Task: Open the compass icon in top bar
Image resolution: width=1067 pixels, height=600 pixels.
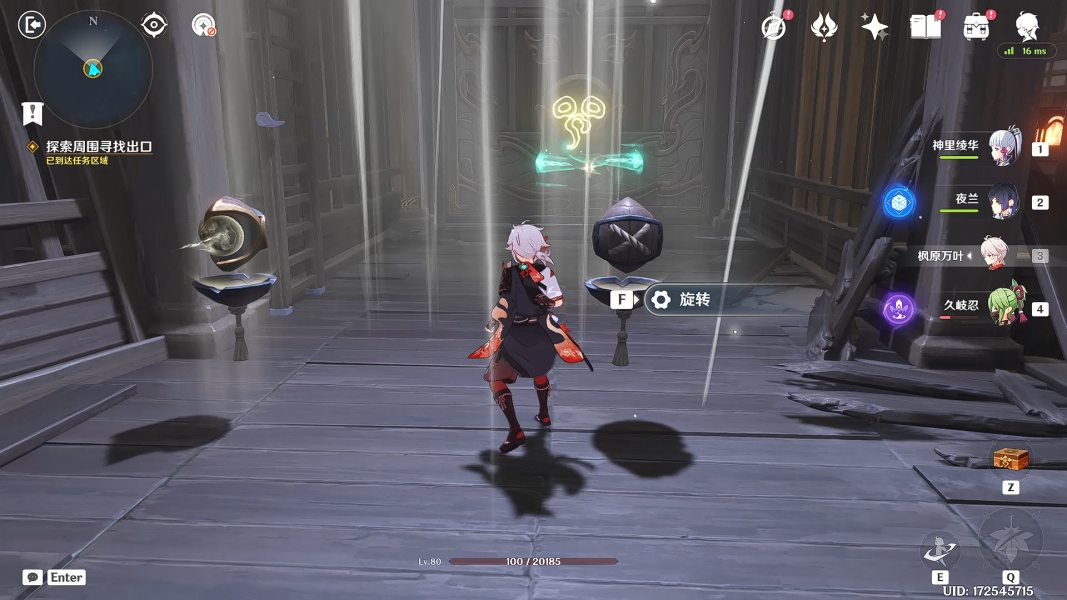Action: click(x=773, y=27)
